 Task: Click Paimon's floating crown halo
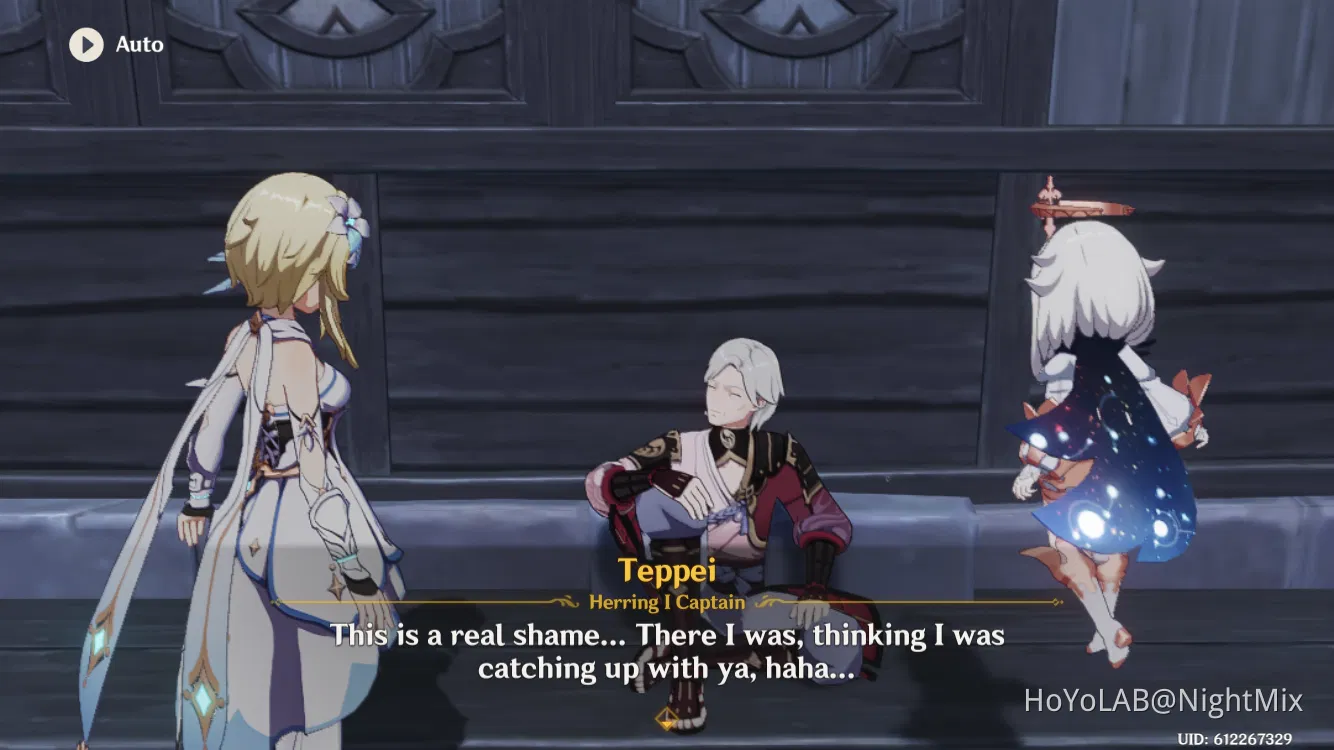click(1080, 210)
